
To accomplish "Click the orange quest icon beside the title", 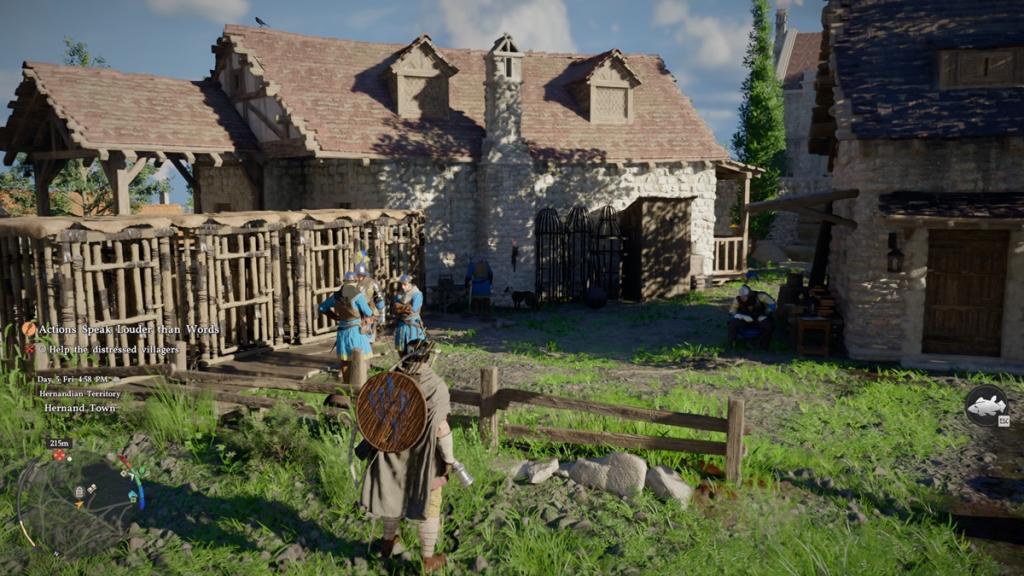I will [29, 329].
